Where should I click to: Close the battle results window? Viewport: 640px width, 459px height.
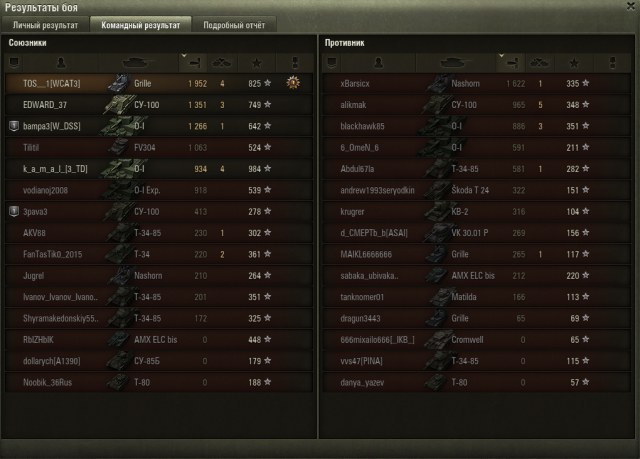point(629,8)
